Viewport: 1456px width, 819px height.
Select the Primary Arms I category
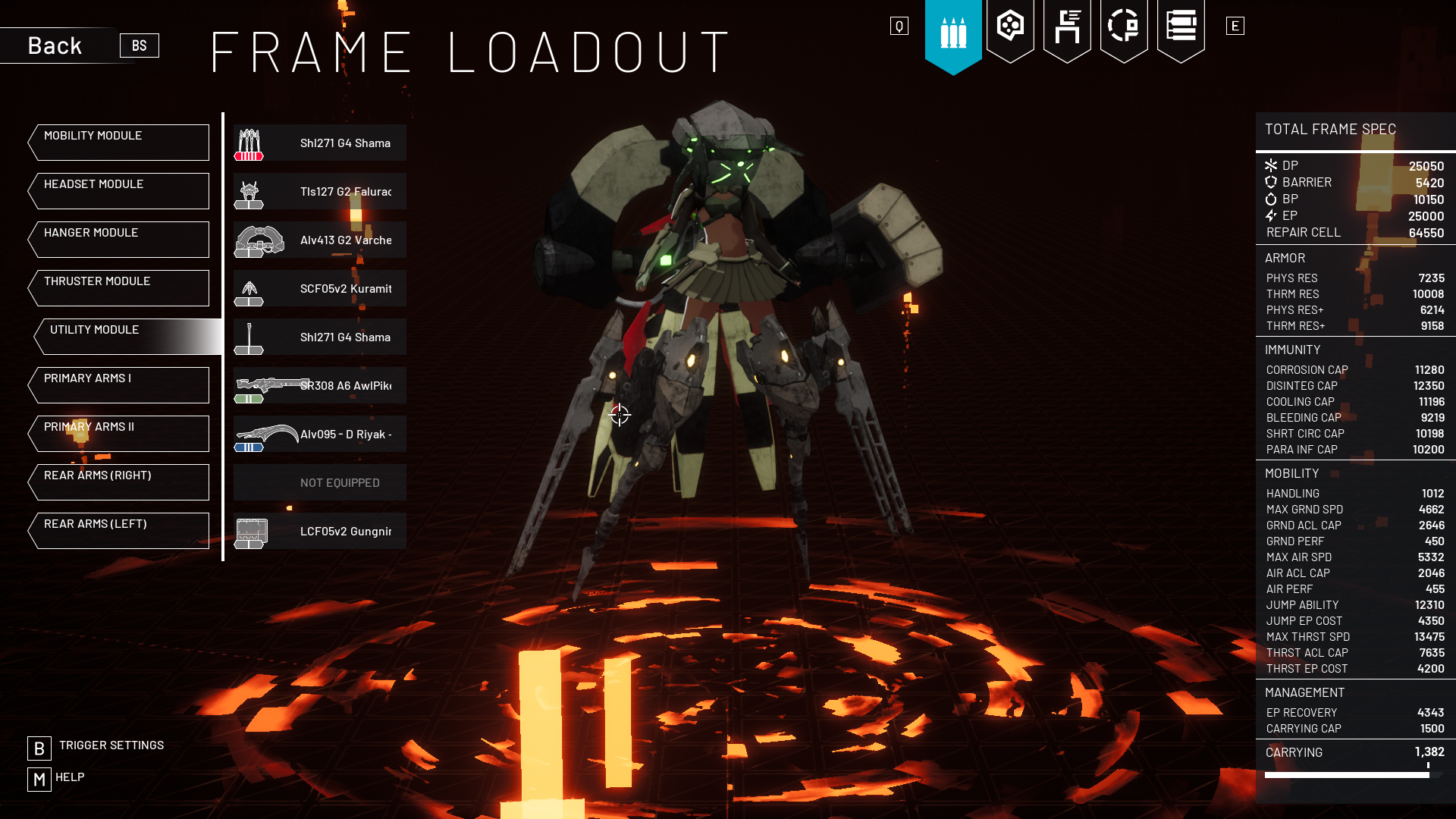[x=119, y=385]
